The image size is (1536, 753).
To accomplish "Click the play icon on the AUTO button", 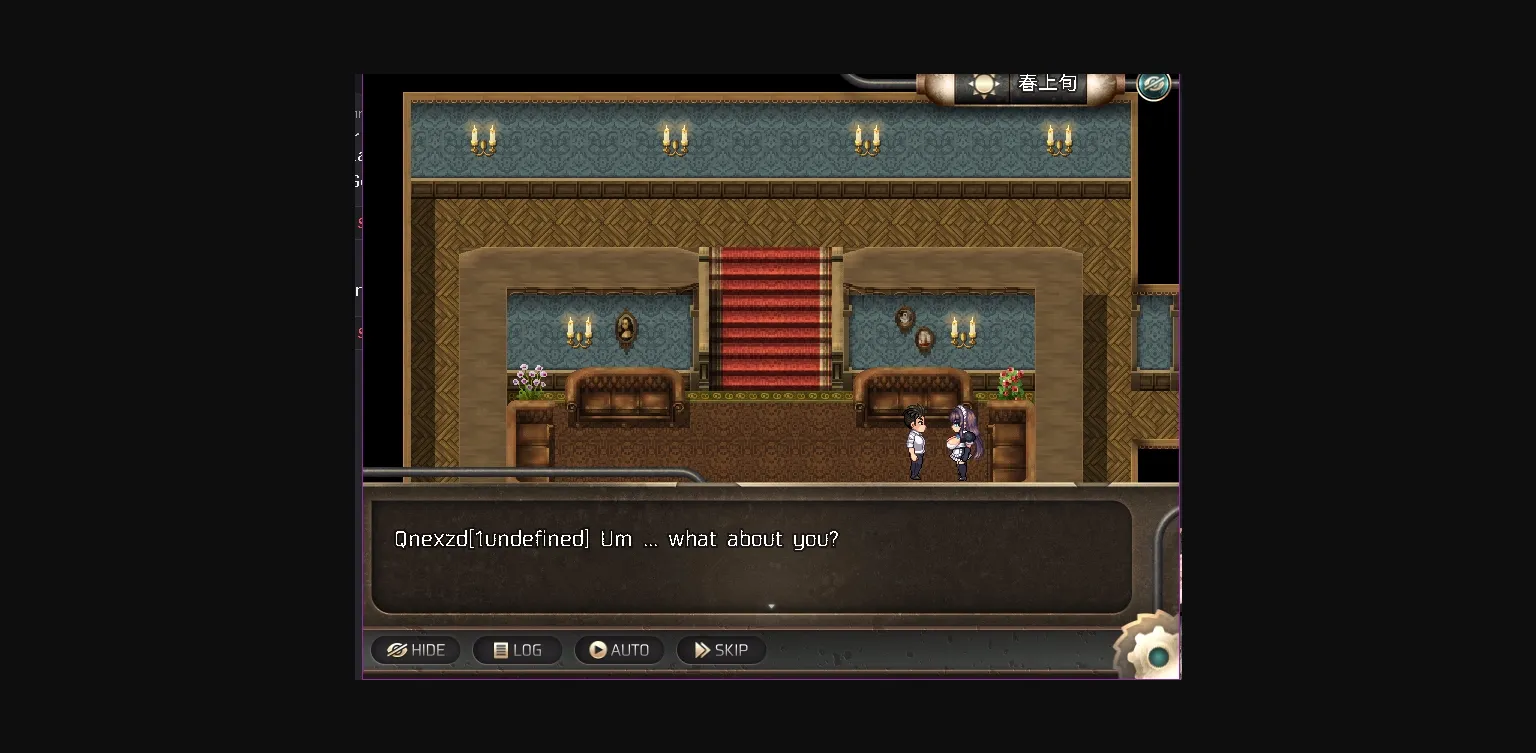I will pyautogui.click(x=597, y=650).
